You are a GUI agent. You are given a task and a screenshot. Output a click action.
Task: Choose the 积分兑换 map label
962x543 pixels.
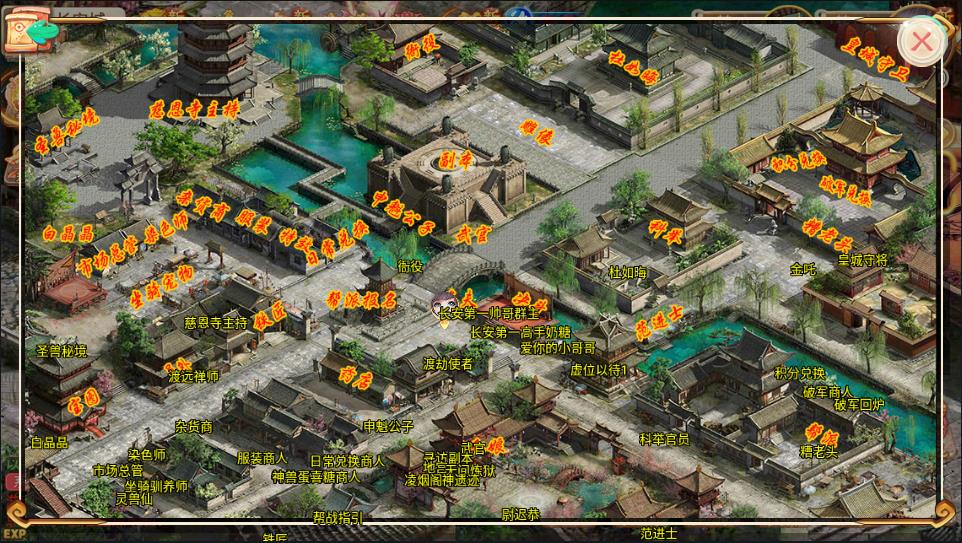point(800,373)
